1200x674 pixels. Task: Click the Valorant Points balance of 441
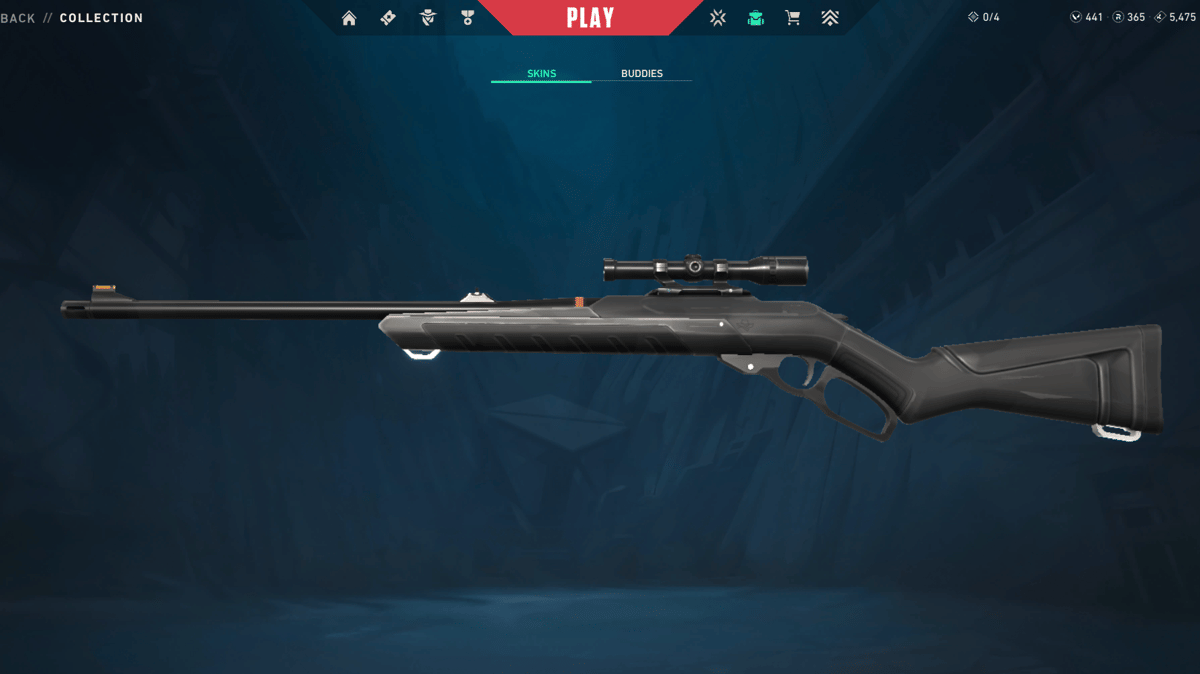coord(1086,18)
